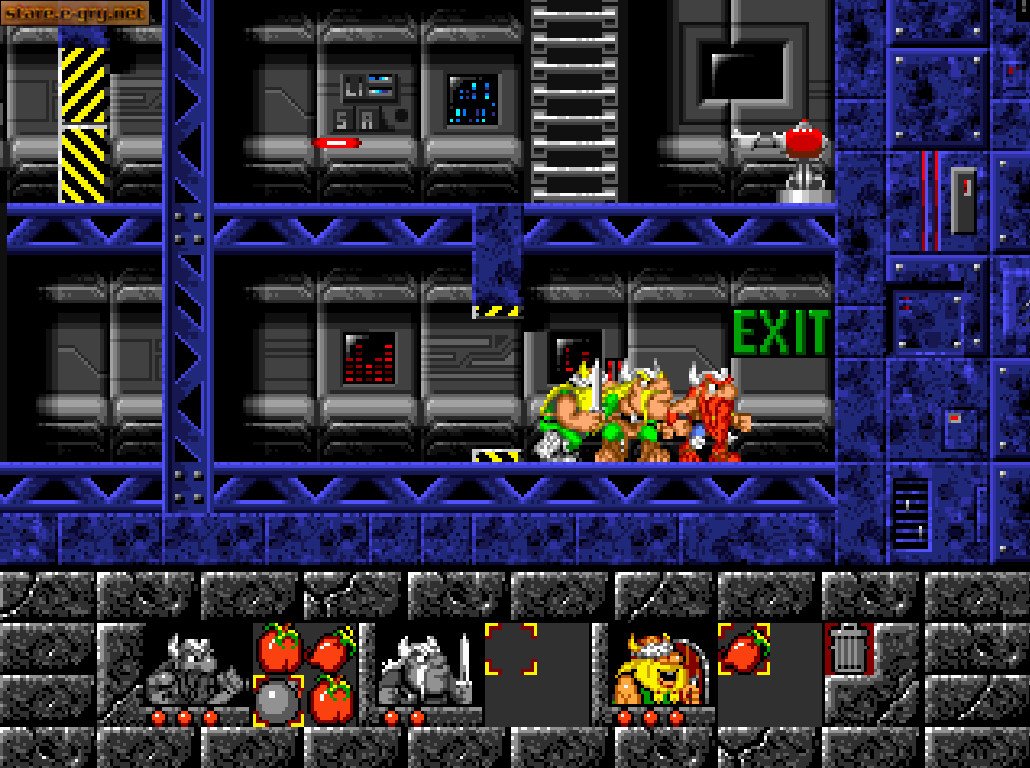This screenshot has height=768, width=1030.
Task: Select the greyed-out Erik portrait
Action: [x=194, y=672]
